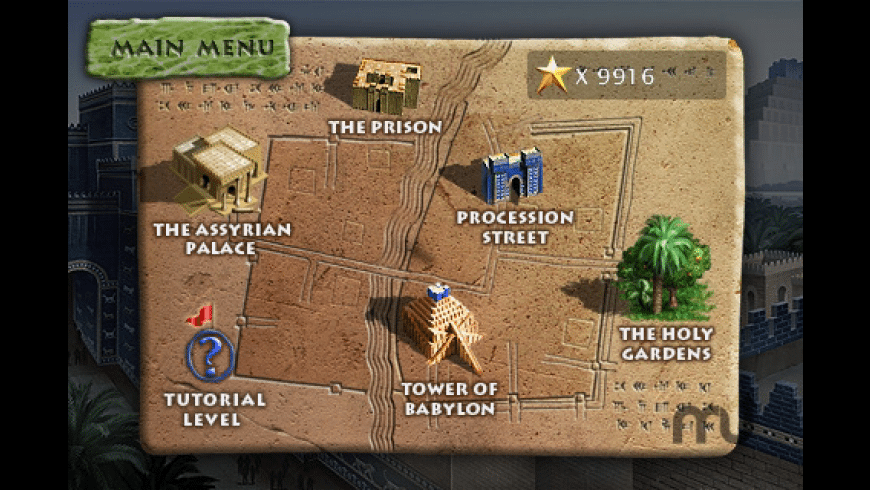Open The Holy Gardens level
Image resolution: width=870 pixels, height=490 pixels.
(x=665, y=270)
